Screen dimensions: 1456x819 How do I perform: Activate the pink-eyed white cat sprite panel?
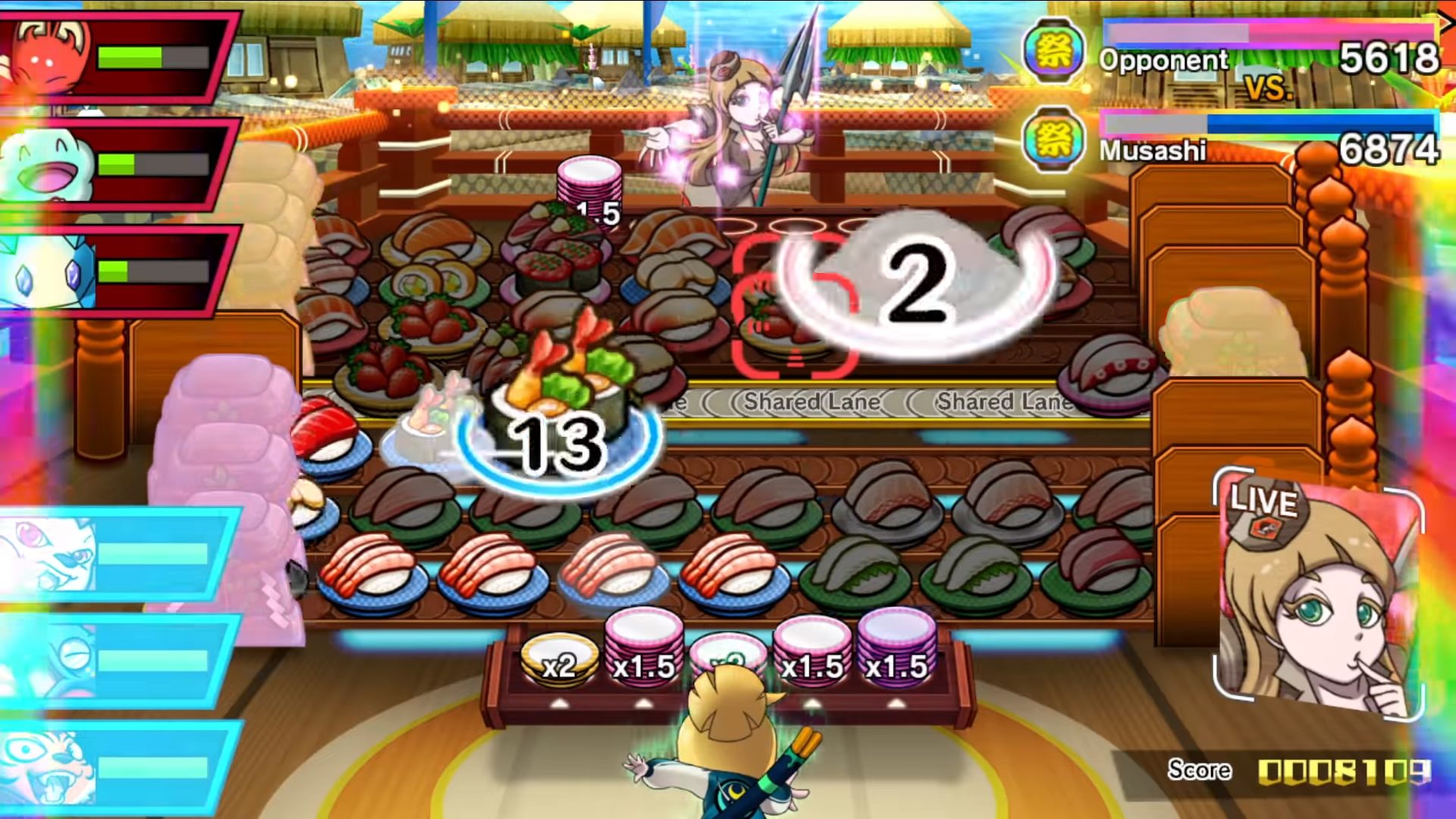pyautogui.click(x=114, y=554)
